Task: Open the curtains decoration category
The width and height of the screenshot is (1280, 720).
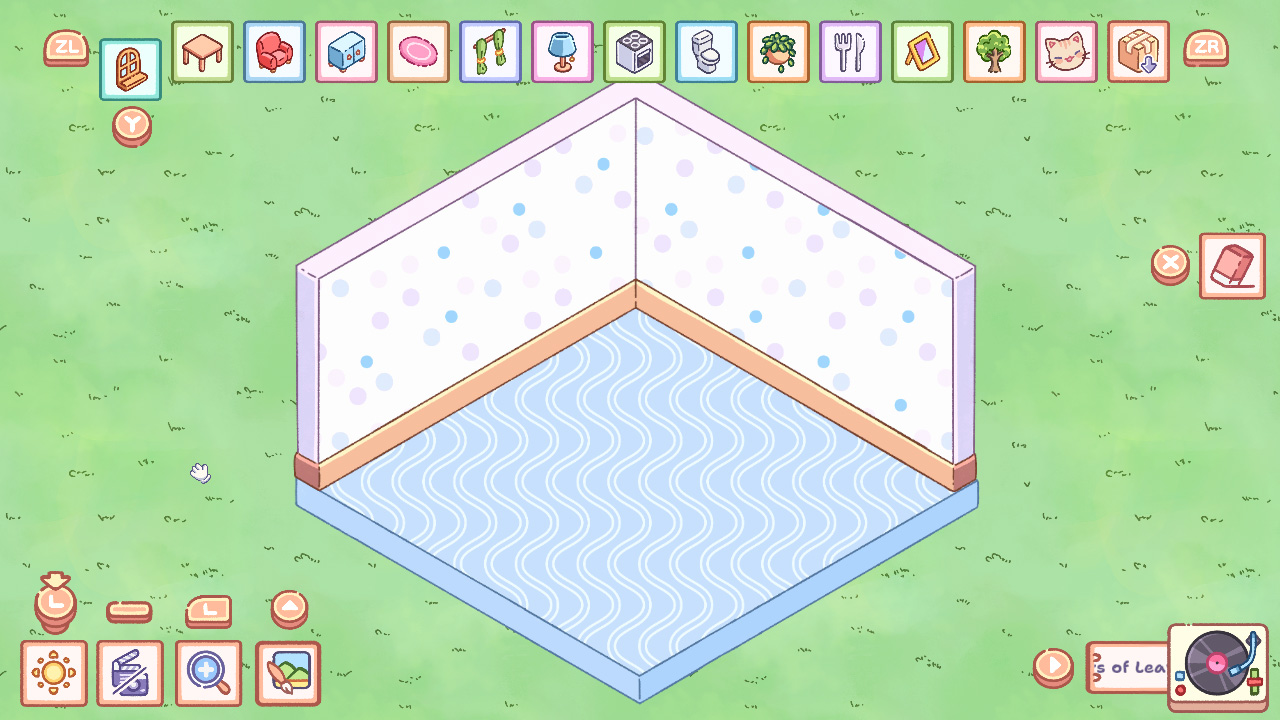Action: (x=490, y=52)
